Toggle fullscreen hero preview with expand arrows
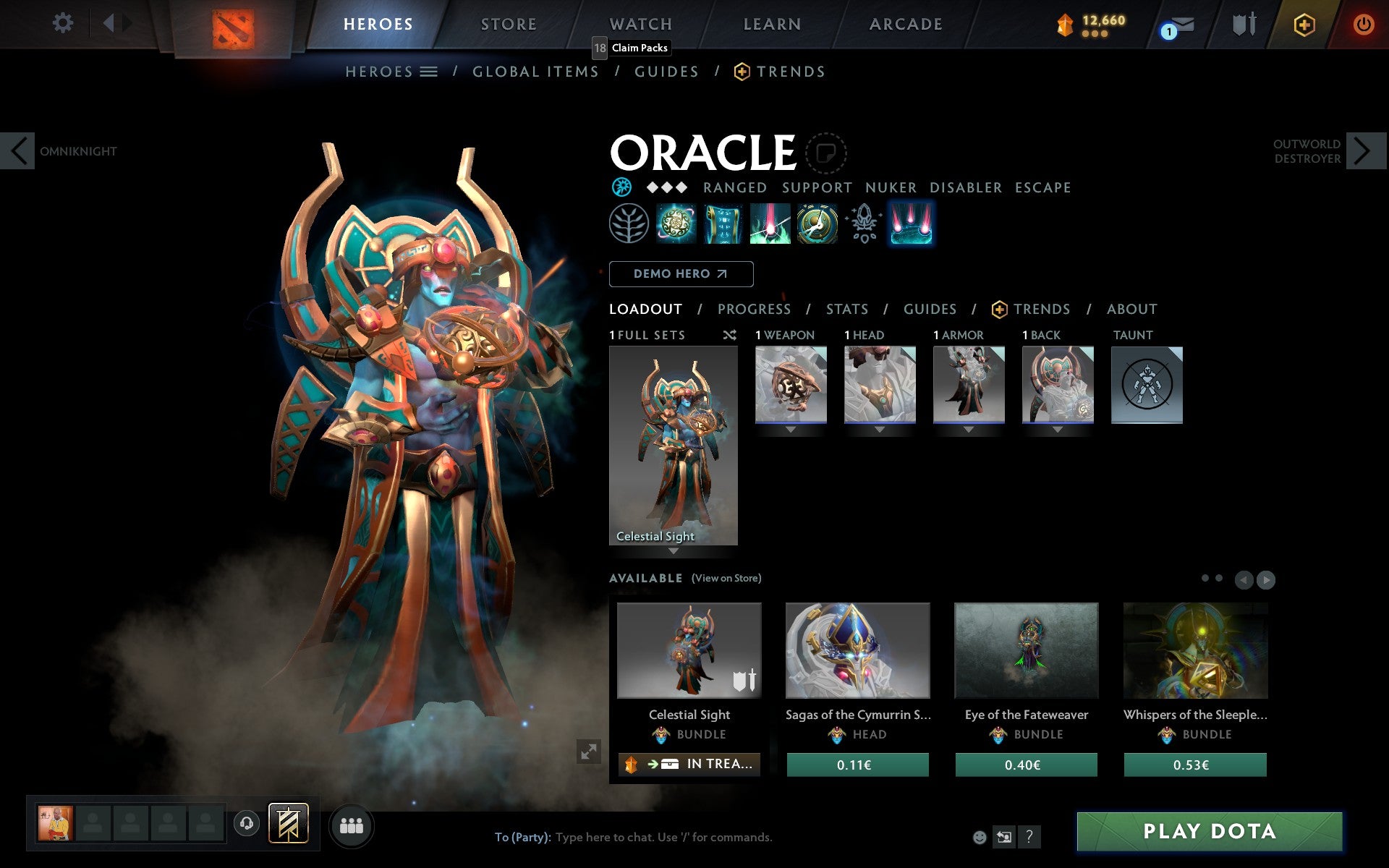 587,752
